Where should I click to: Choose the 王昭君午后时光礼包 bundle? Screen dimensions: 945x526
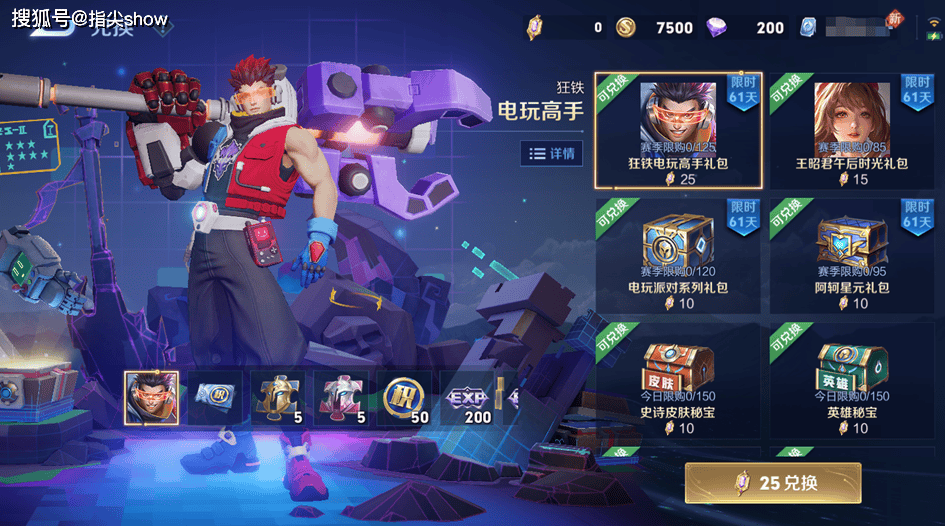851,130
